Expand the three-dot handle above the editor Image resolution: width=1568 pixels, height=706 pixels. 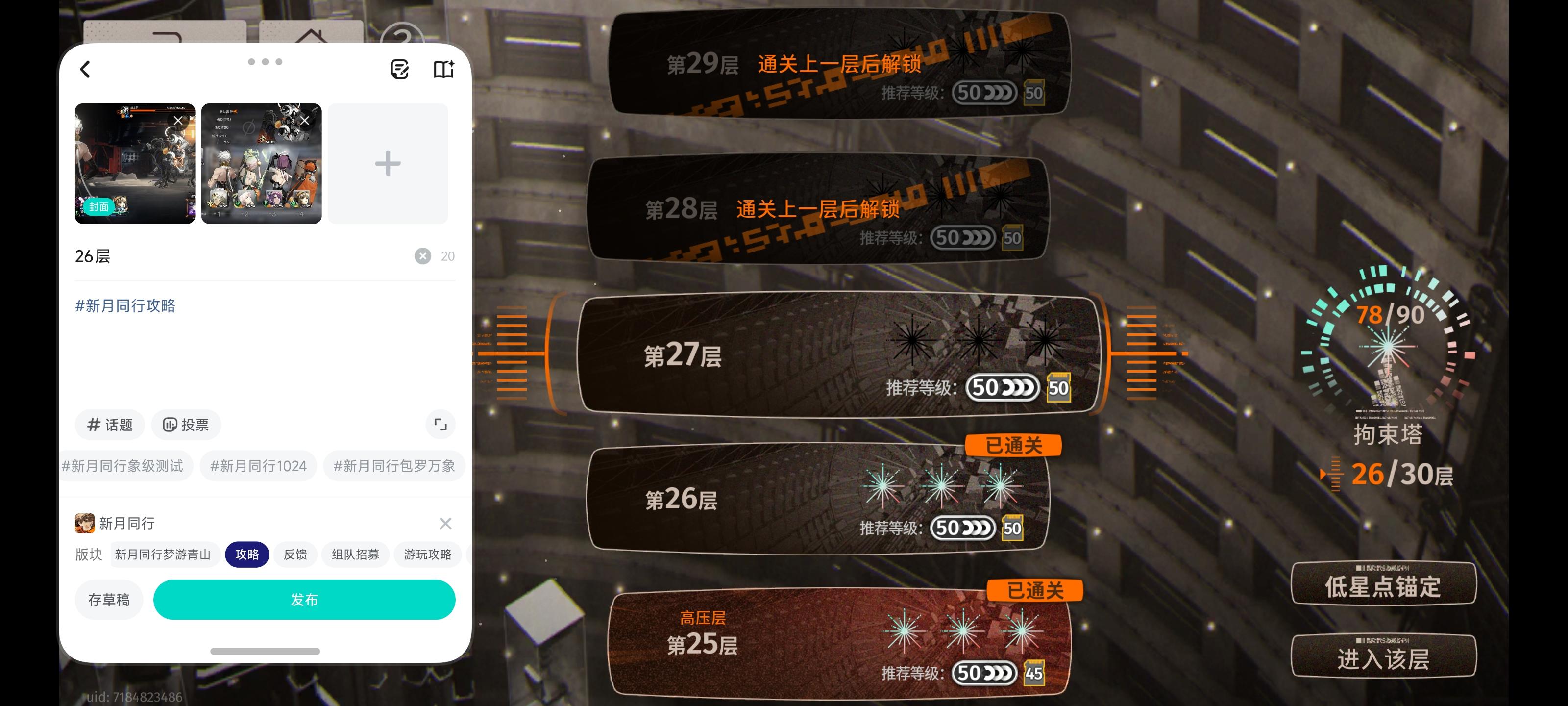pyautogui.click(x=265, y=61)
